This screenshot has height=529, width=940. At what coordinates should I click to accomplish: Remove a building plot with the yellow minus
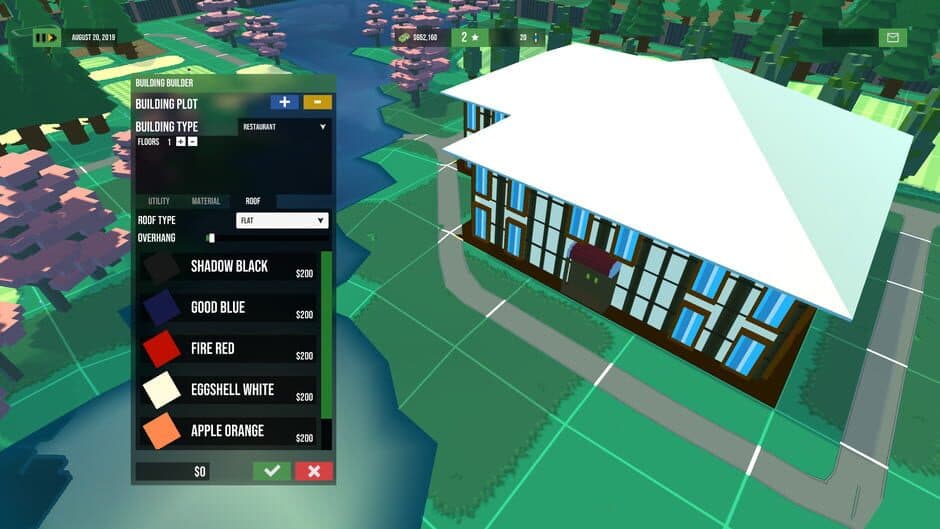[x=318, y=102]
